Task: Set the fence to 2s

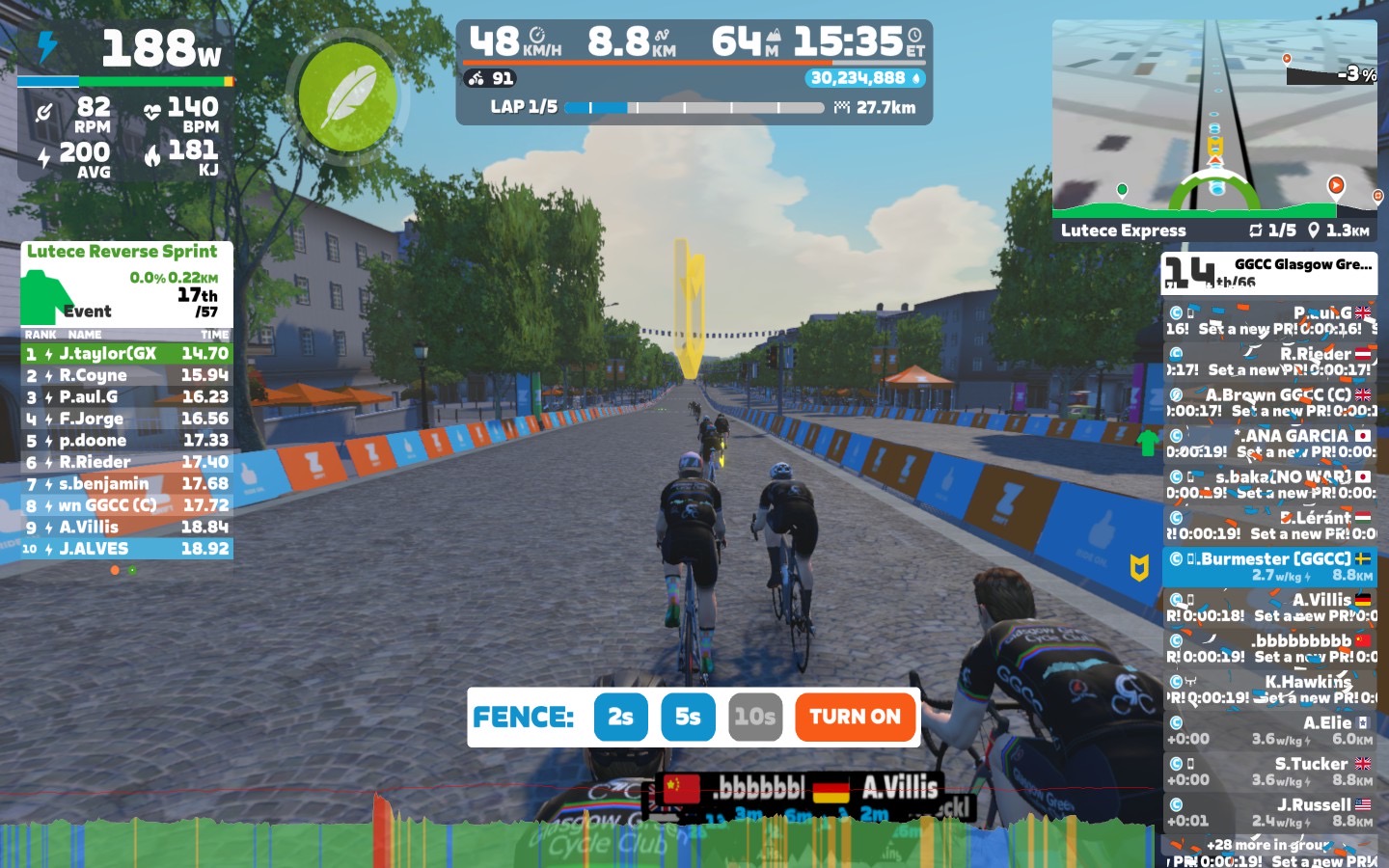Action: point(620,717)
